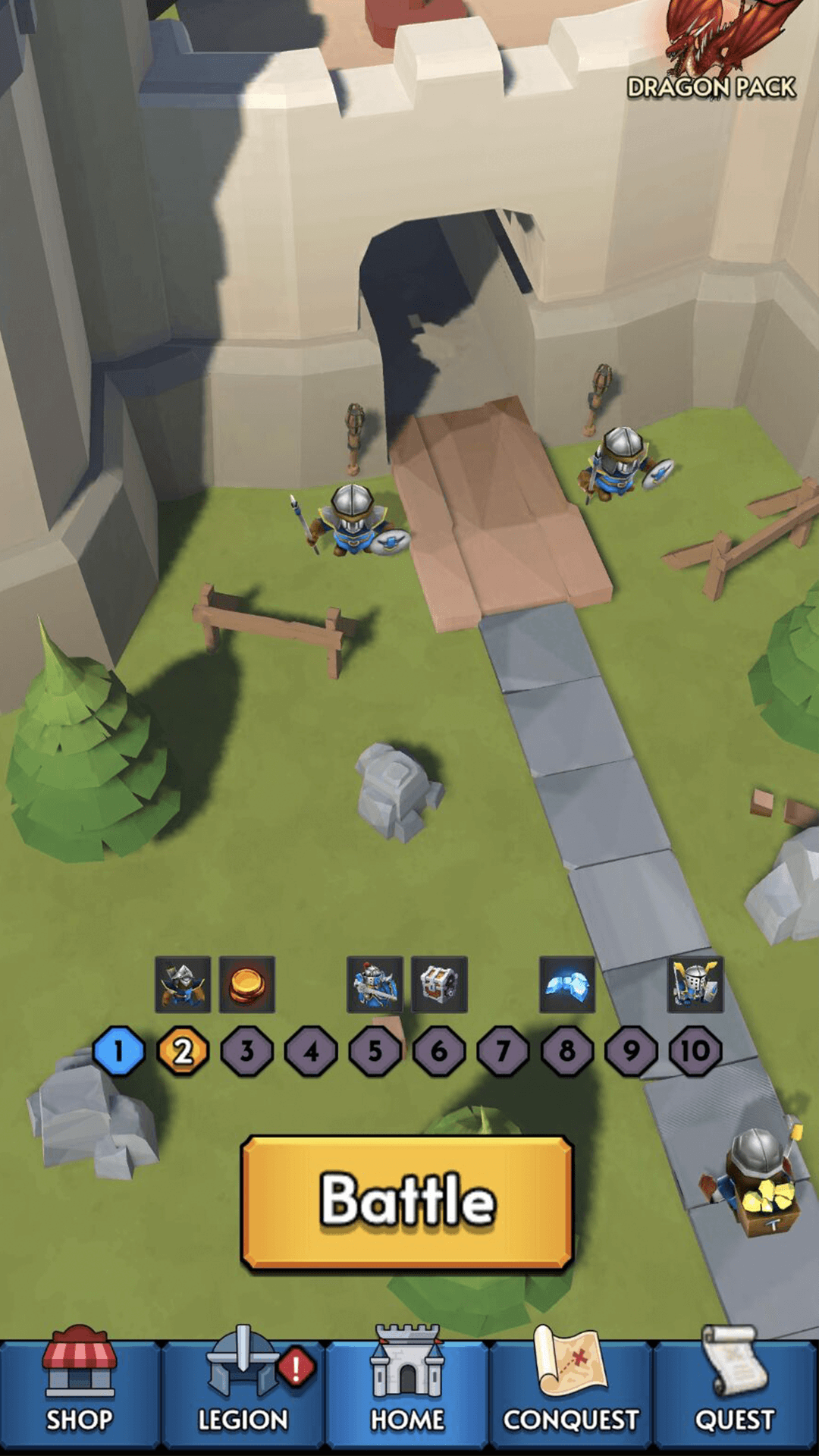This screenshot has width=819, height=1456.
Task: Inspect the treasure chest reward
Action: click(x=439, y=984)
